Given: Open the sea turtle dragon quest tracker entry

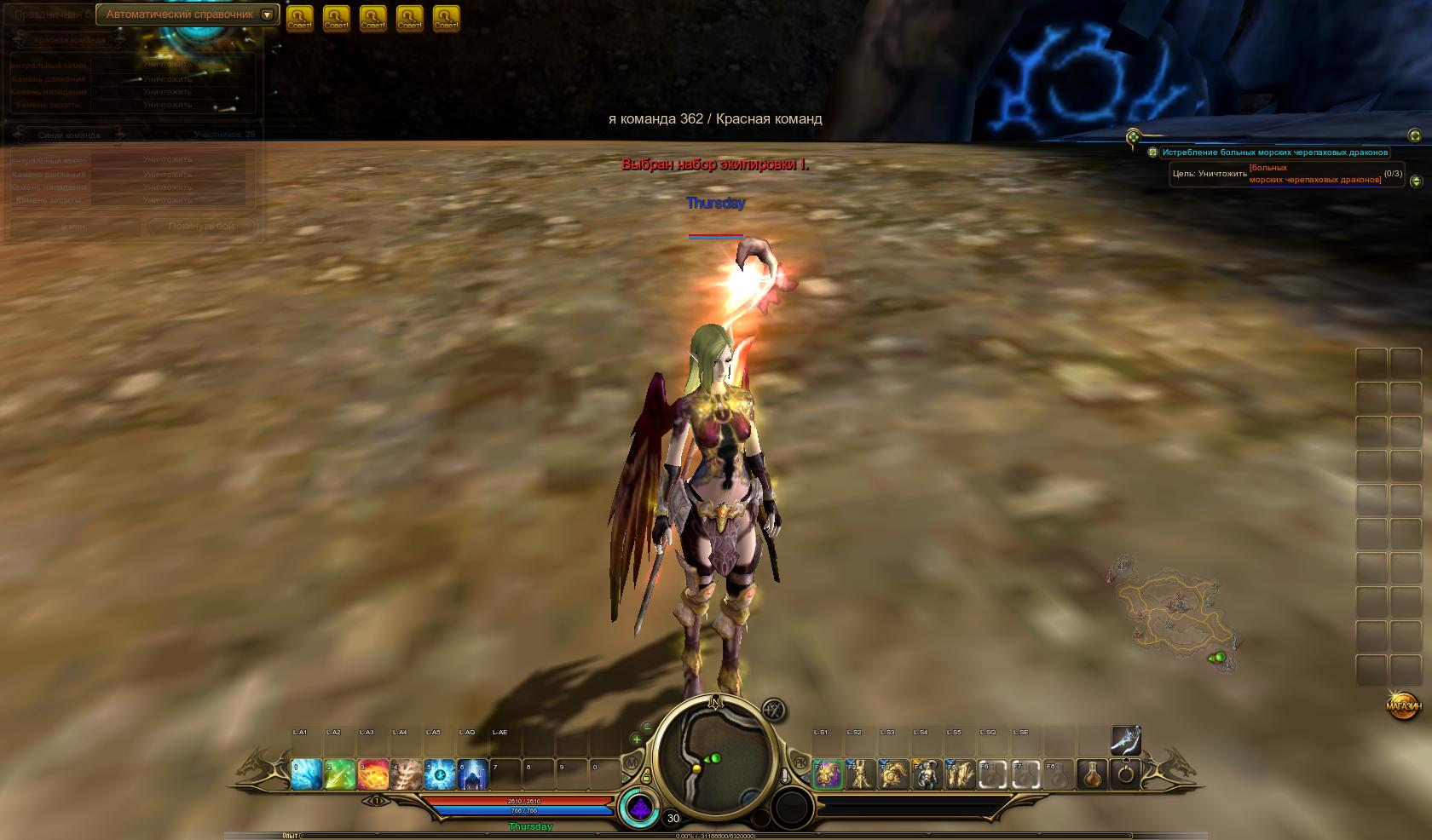Looking at the screenshot, I should click(x=1274, y=152).
